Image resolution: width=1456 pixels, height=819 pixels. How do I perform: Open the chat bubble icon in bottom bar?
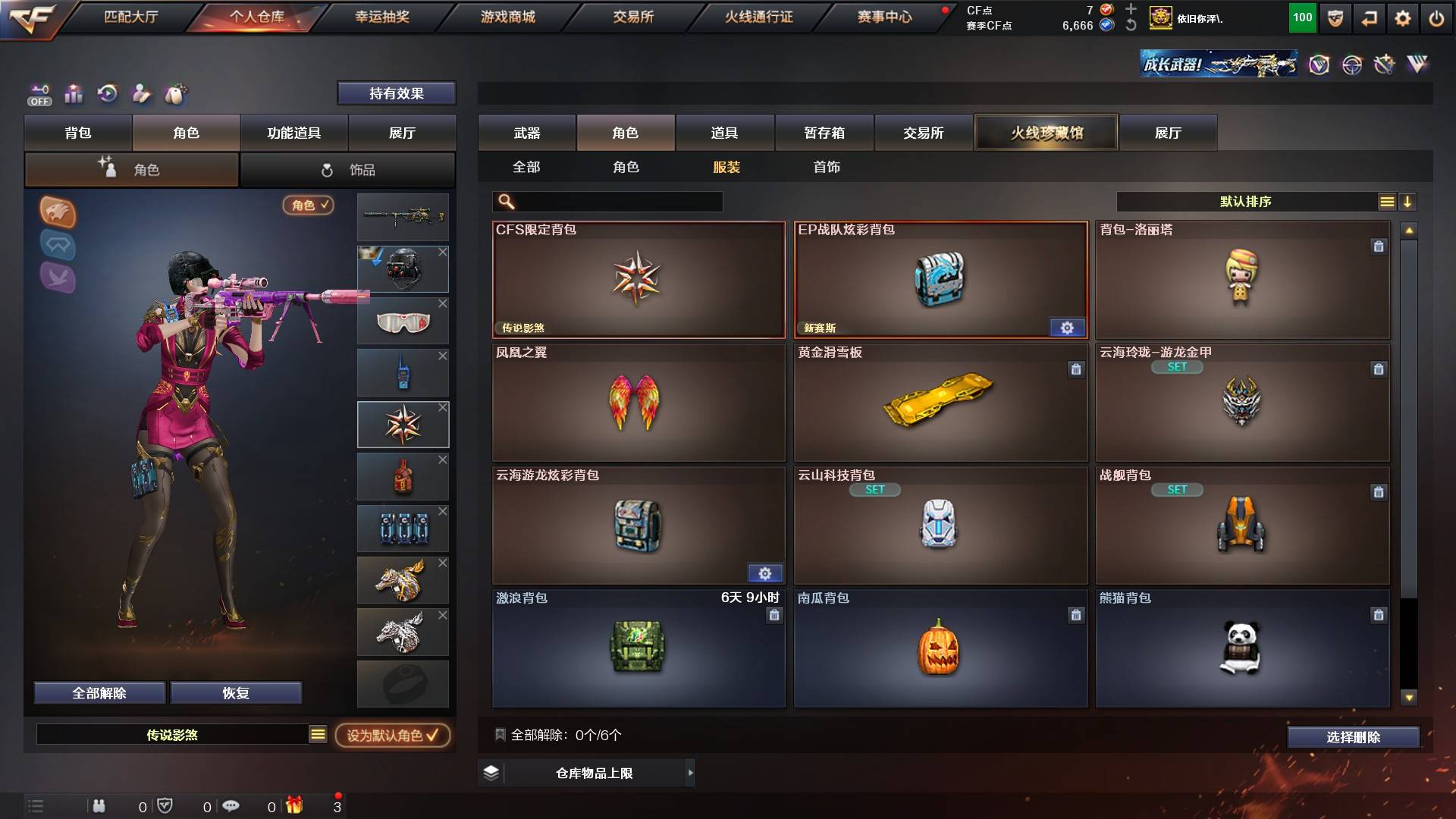click(x=232, y=805)
